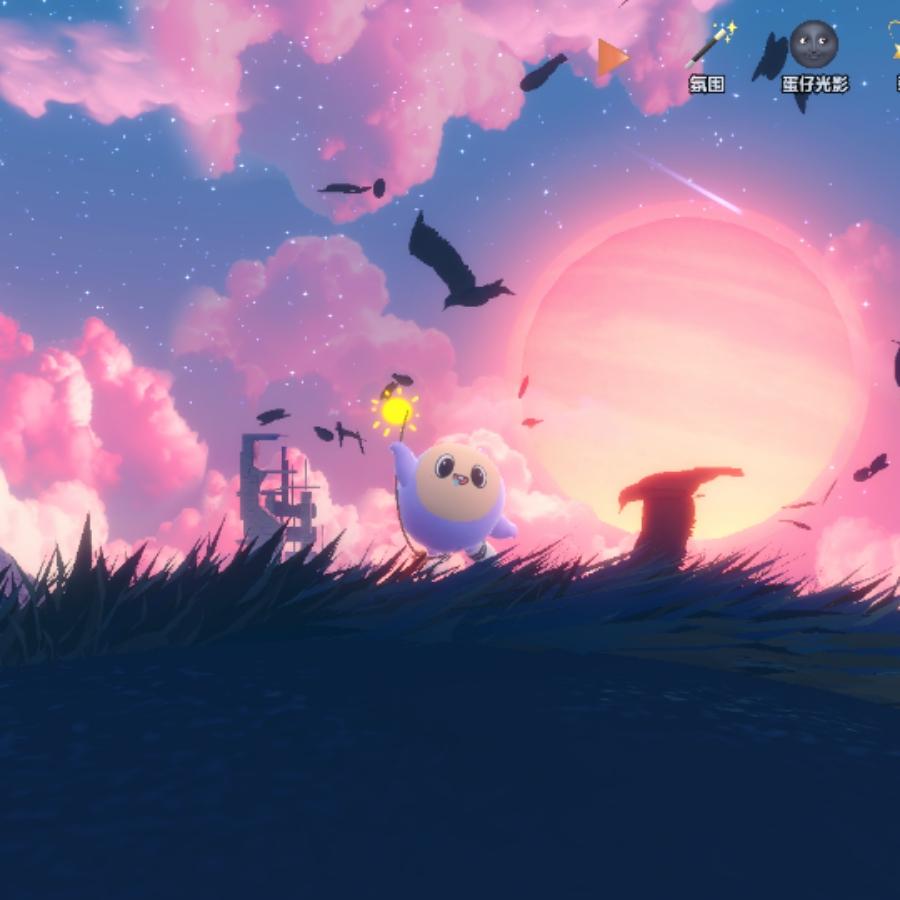Select the 蛋仔光影 moon face icon

tap(813, 45)
